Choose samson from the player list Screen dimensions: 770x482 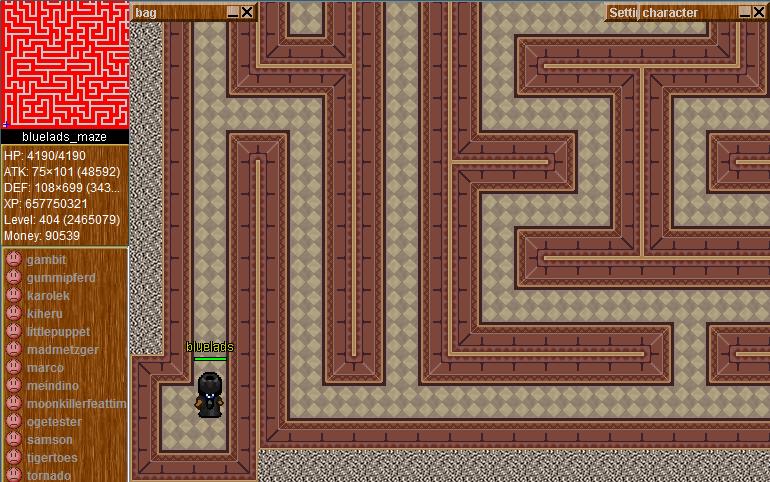coord(49,440)
